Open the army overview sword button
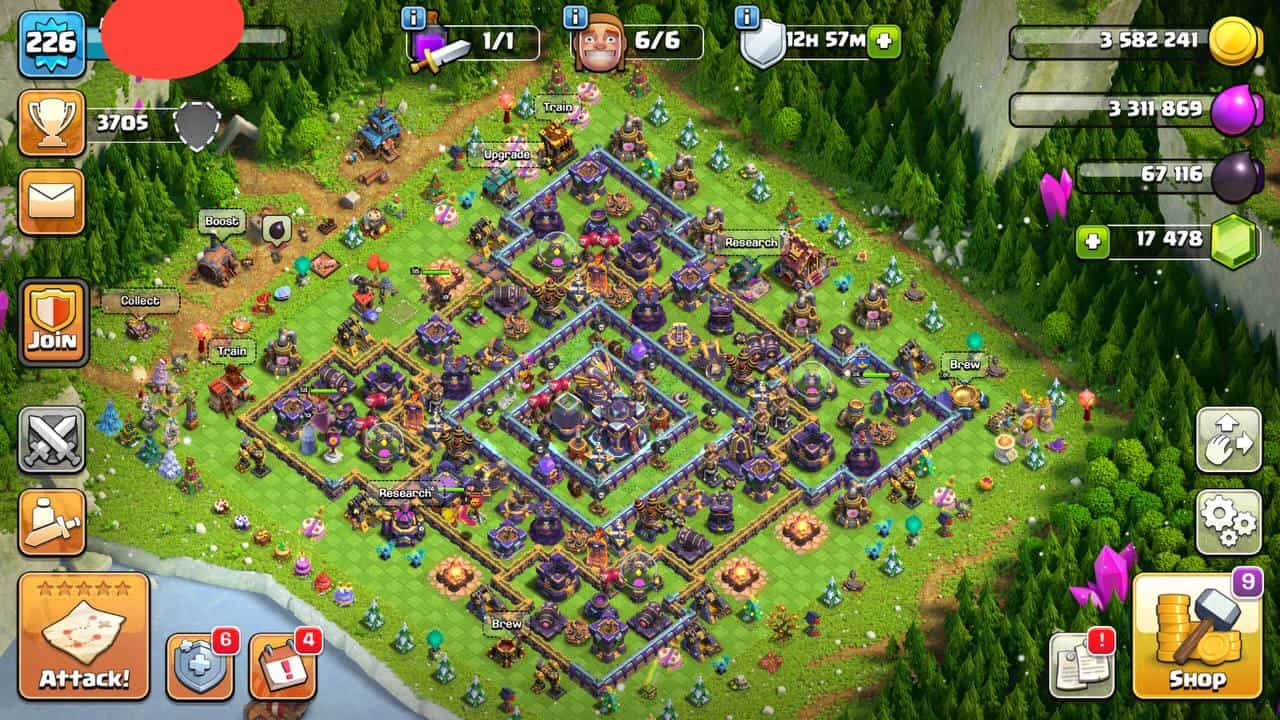1280x720 pixels. coord(51,522)
